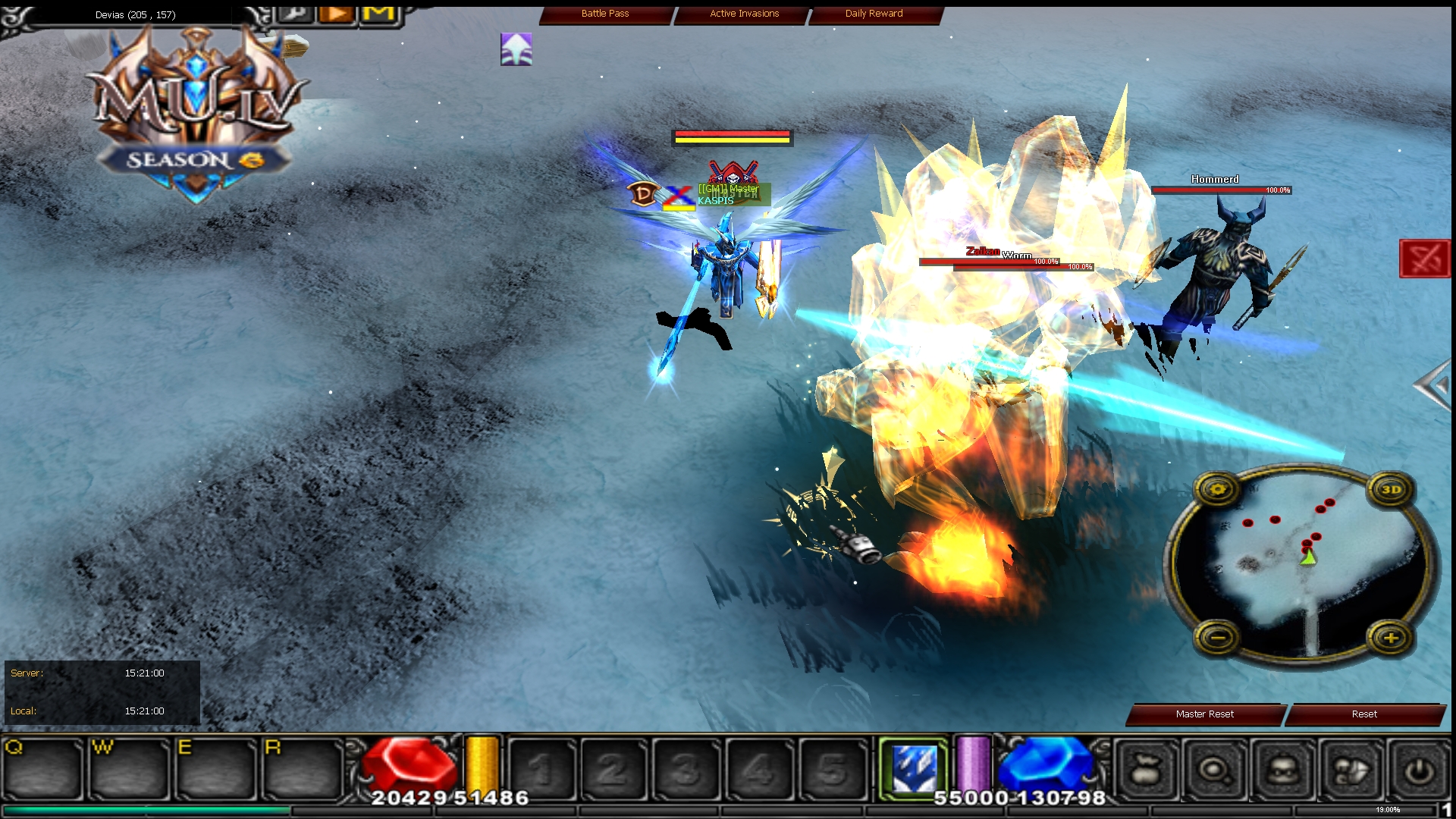Click the power button icon
The image size is (1456, 819).
click(x=1419, y=771)
